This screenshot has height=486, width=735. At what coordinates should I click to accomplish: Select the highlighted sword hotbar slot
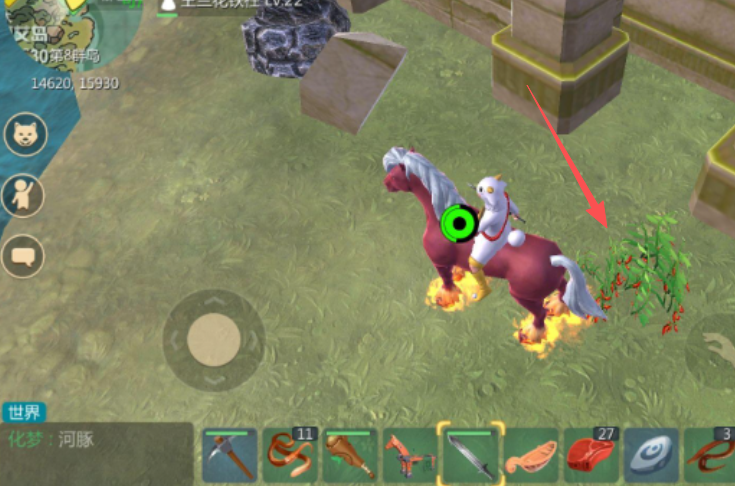click(470, 456)
